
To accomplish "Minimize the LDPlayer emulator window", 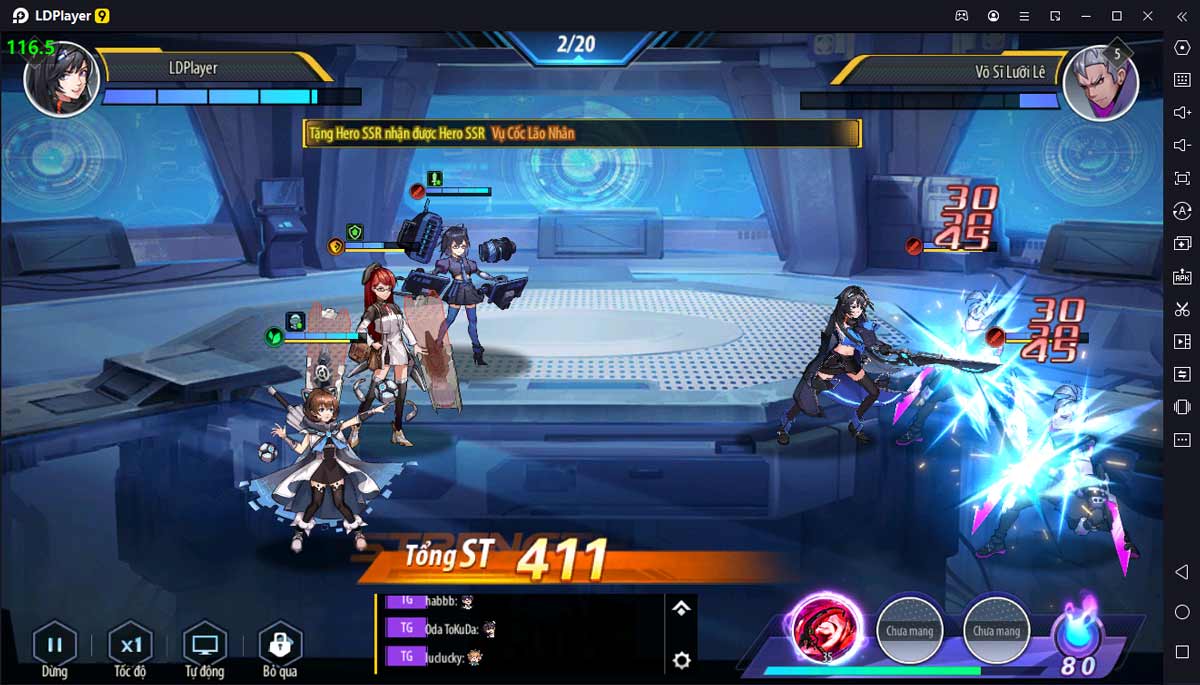I will (1086, 16).
